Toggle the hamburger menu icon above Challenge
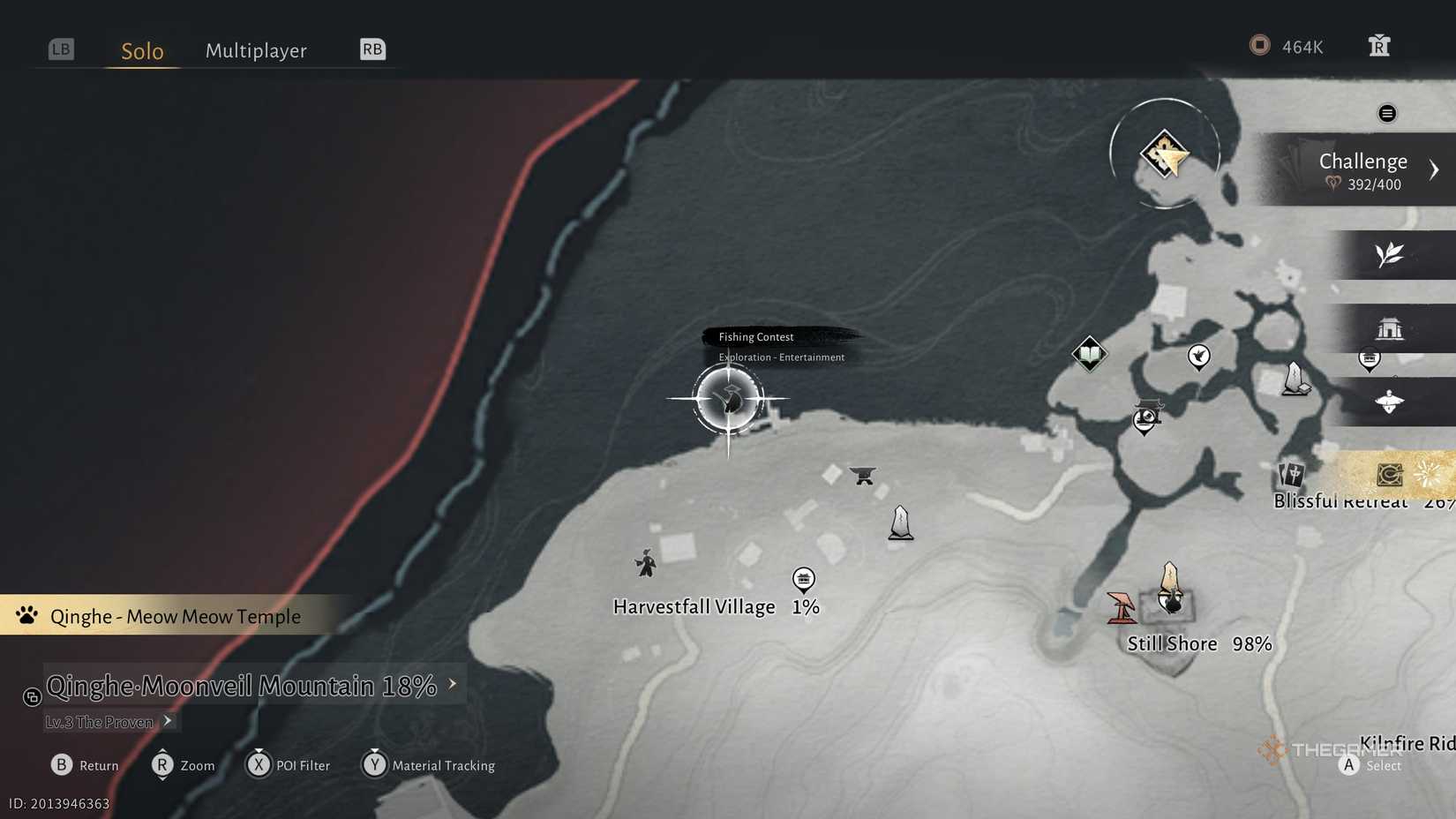Image resolution: width=1456 pixels, height=819 pixels. [1387, 113]
